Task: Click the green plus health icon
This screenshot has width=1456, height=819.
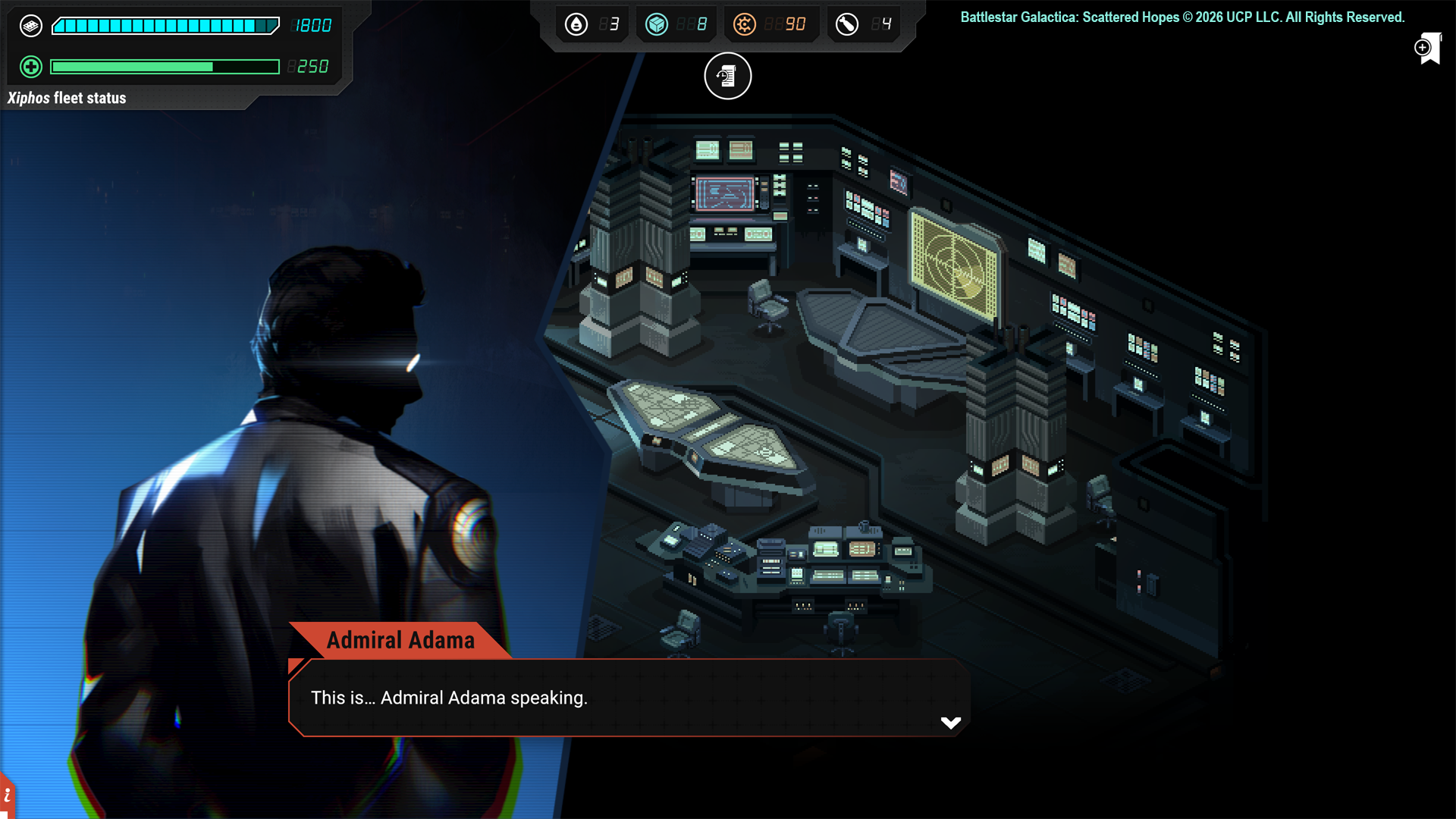Action: [x=31, y=67]
